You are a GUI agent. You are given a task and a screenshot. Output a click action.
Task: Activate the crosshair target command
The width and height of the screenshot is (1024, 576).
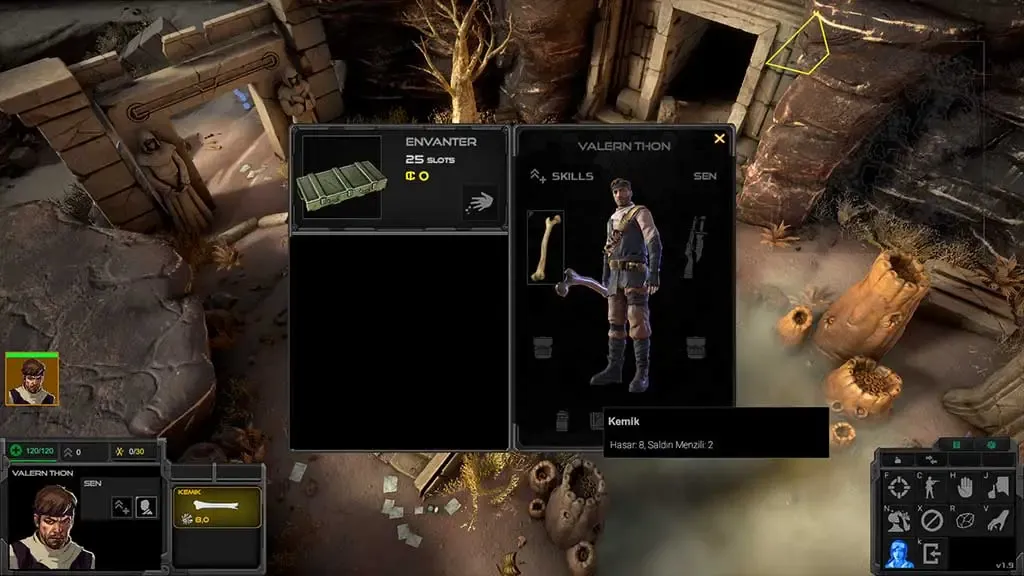pos(899,489)
